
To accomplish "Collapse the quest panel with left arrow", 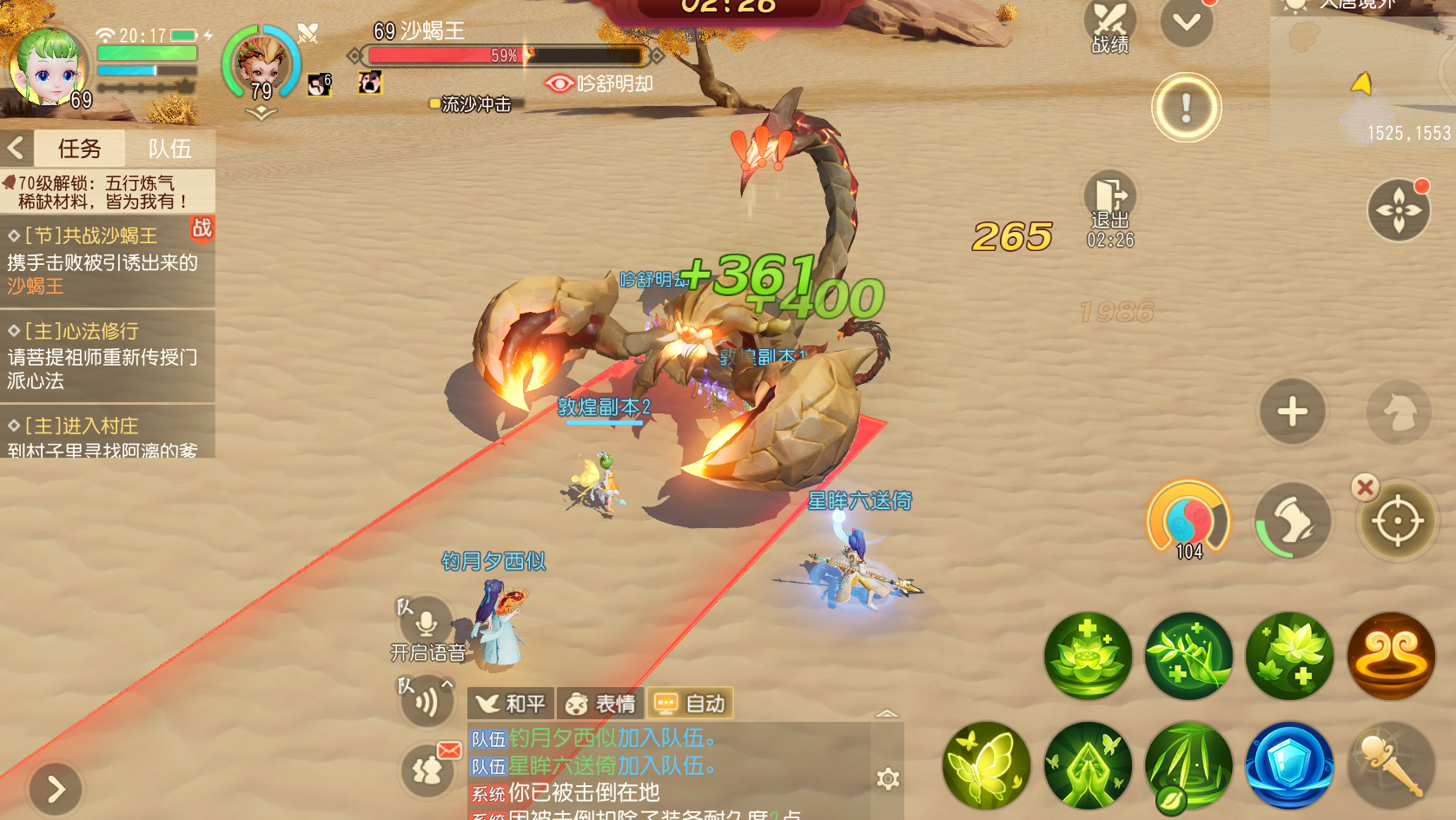I will (x=16, y=149).
